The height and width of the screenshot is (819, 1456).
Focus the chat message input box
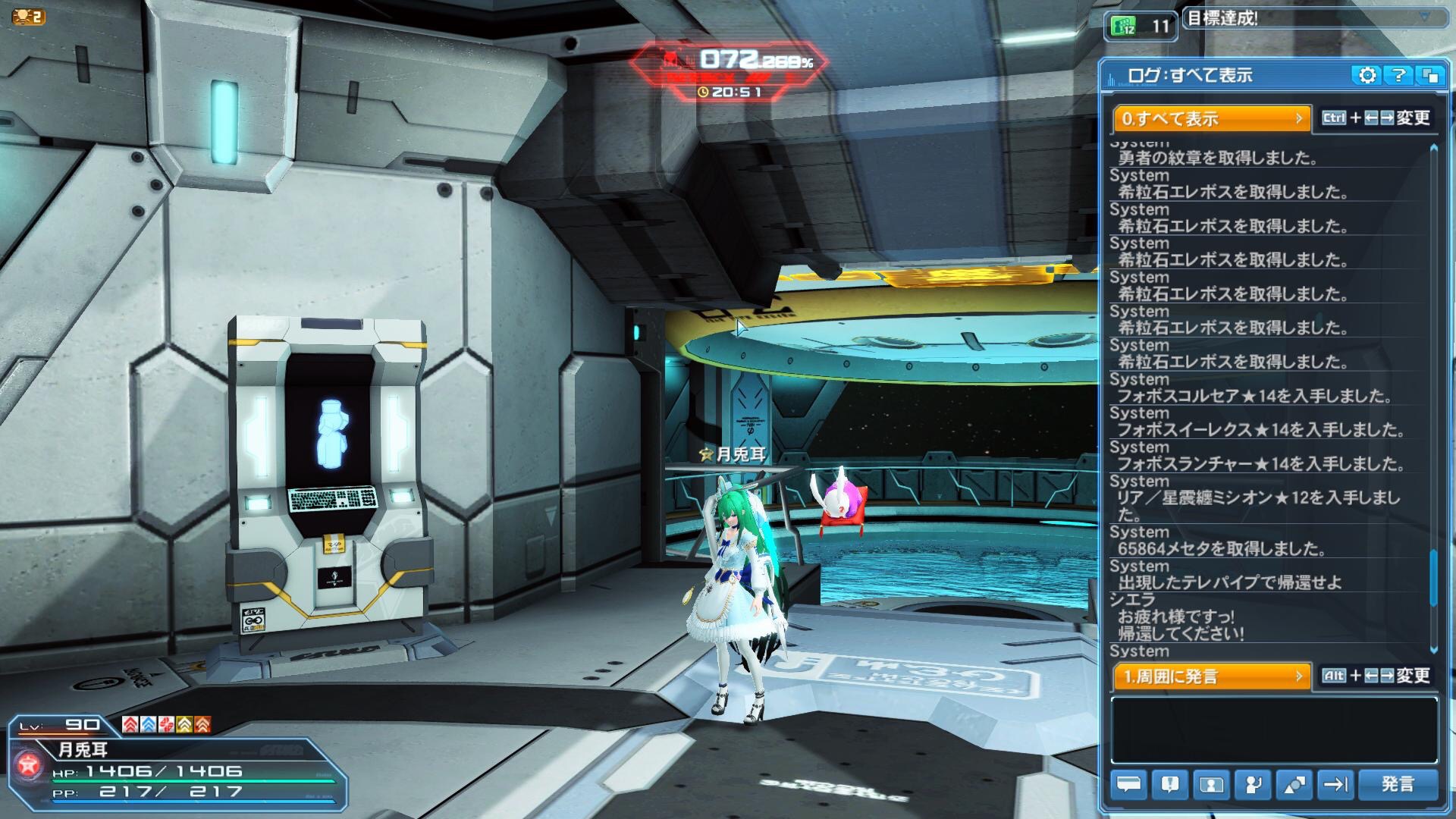pyautogui.click(x=1274, y=730)
